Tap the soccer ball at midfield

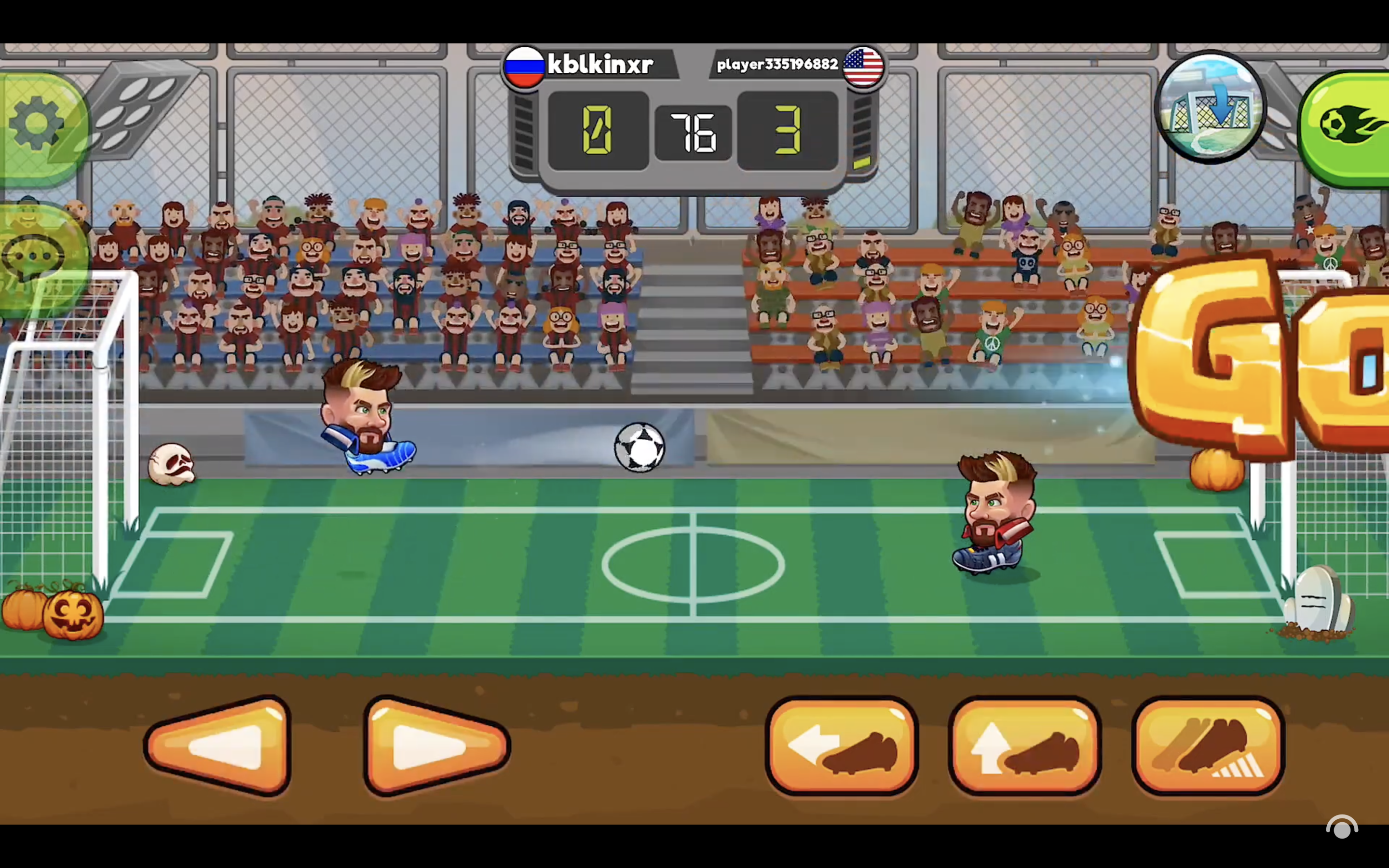click(x=639, y=448)
